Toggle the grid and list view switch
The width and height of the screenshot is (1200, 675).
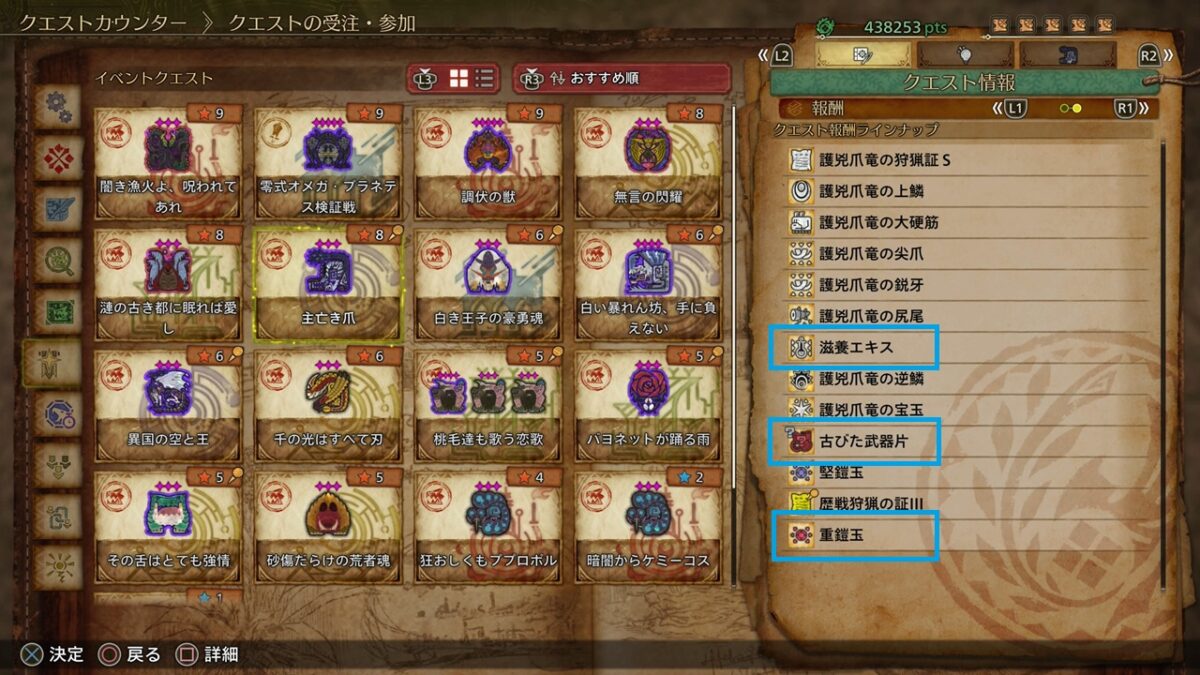click(x=471, y=78)
